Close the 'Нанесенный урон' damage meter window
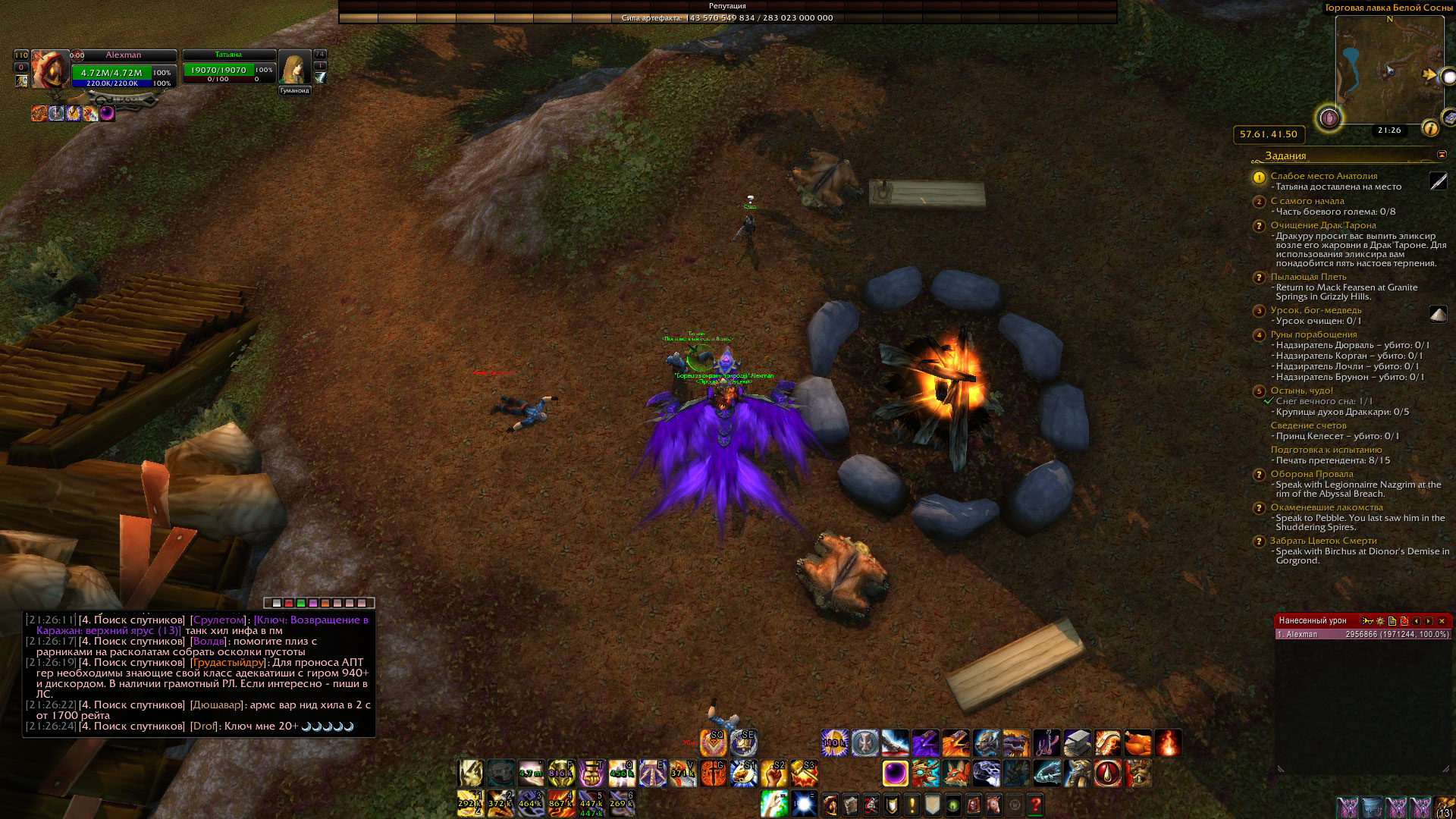1456x819 pixels. pyautogui.click(x=1442, y=621)
